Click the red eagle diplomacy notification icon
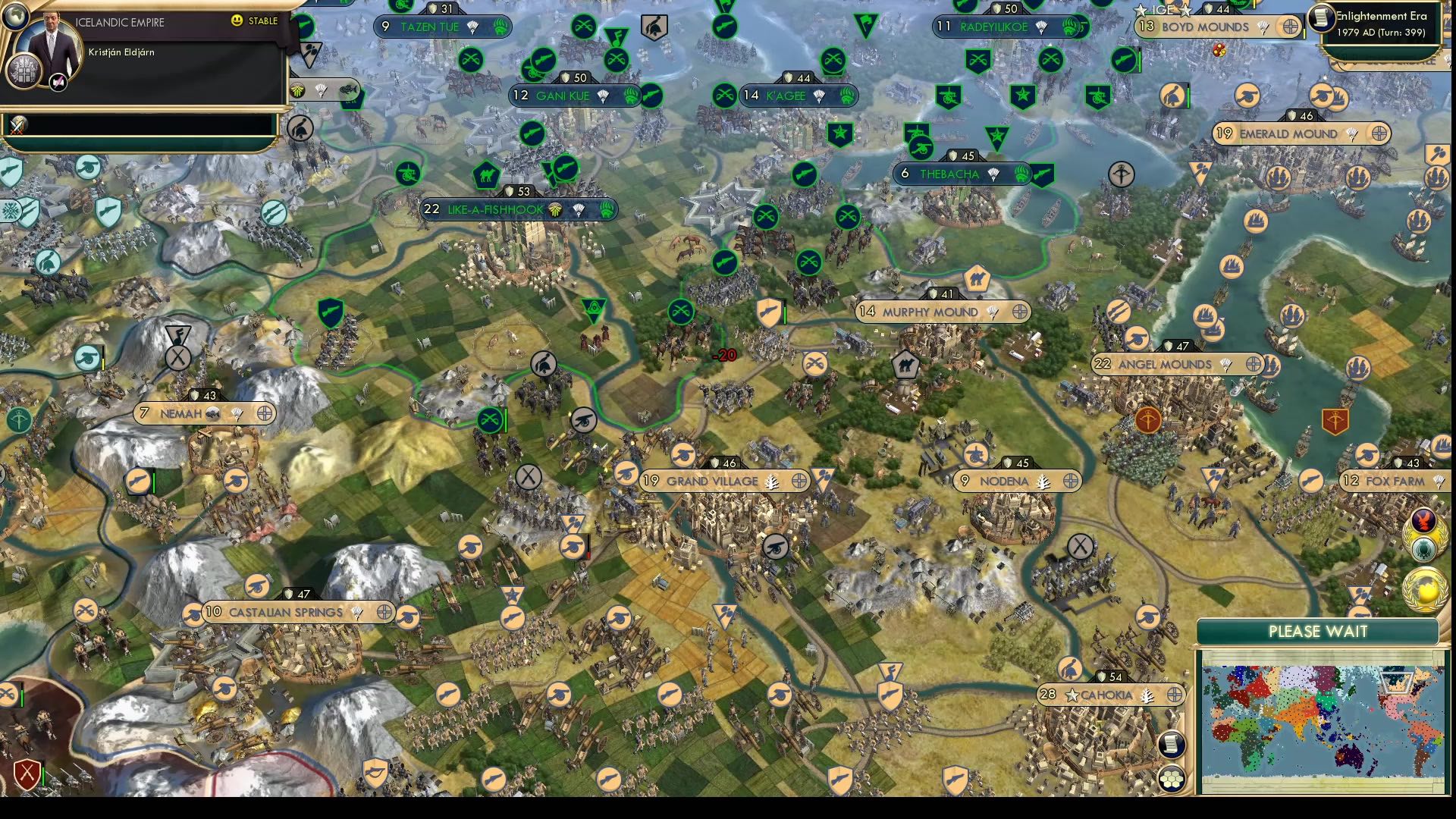1456x819 pixels. [1423, 519]
